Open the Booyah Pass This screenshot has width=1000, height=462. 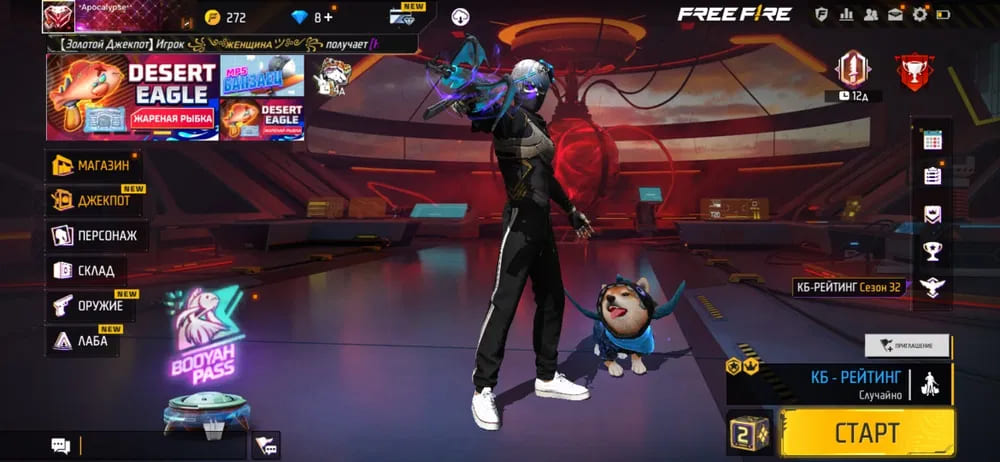(204, 338)
